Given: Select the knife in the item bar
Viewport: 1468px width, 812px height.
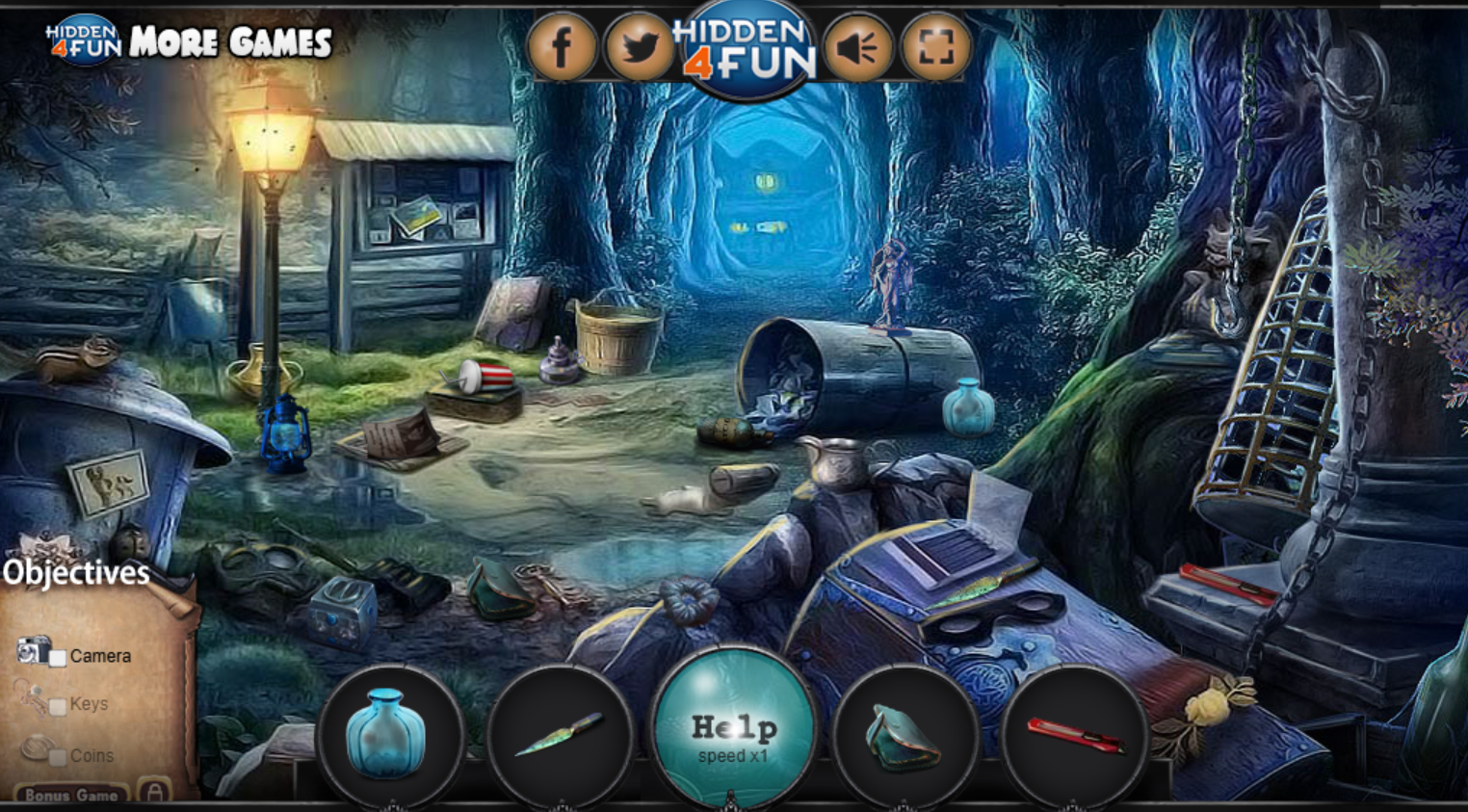Looking at the screenshot, I should [x=557, y=736].
